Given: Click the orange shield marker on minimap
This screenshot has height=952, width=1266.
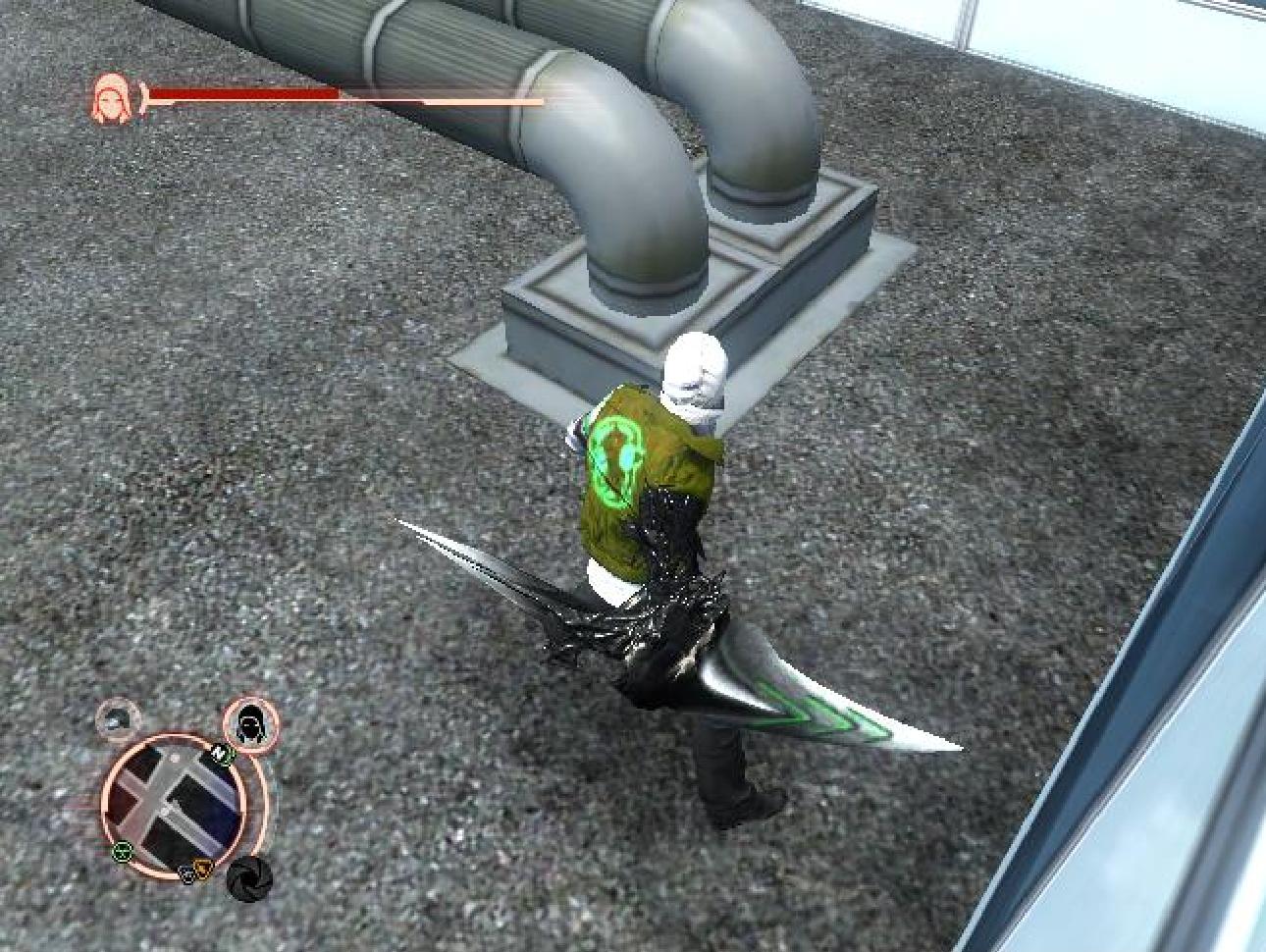Looking at the screenshot, I should click(x=203, y=868).
